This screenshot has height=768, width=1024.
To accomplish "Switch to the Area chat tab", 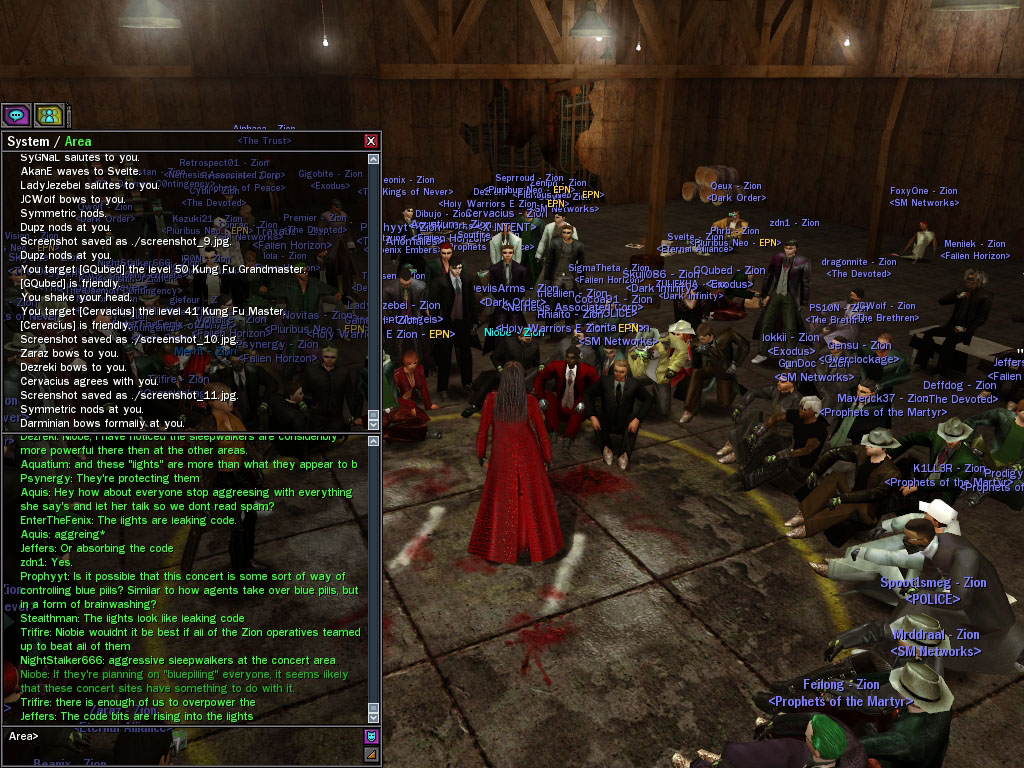I will click(x=78, y=141).
